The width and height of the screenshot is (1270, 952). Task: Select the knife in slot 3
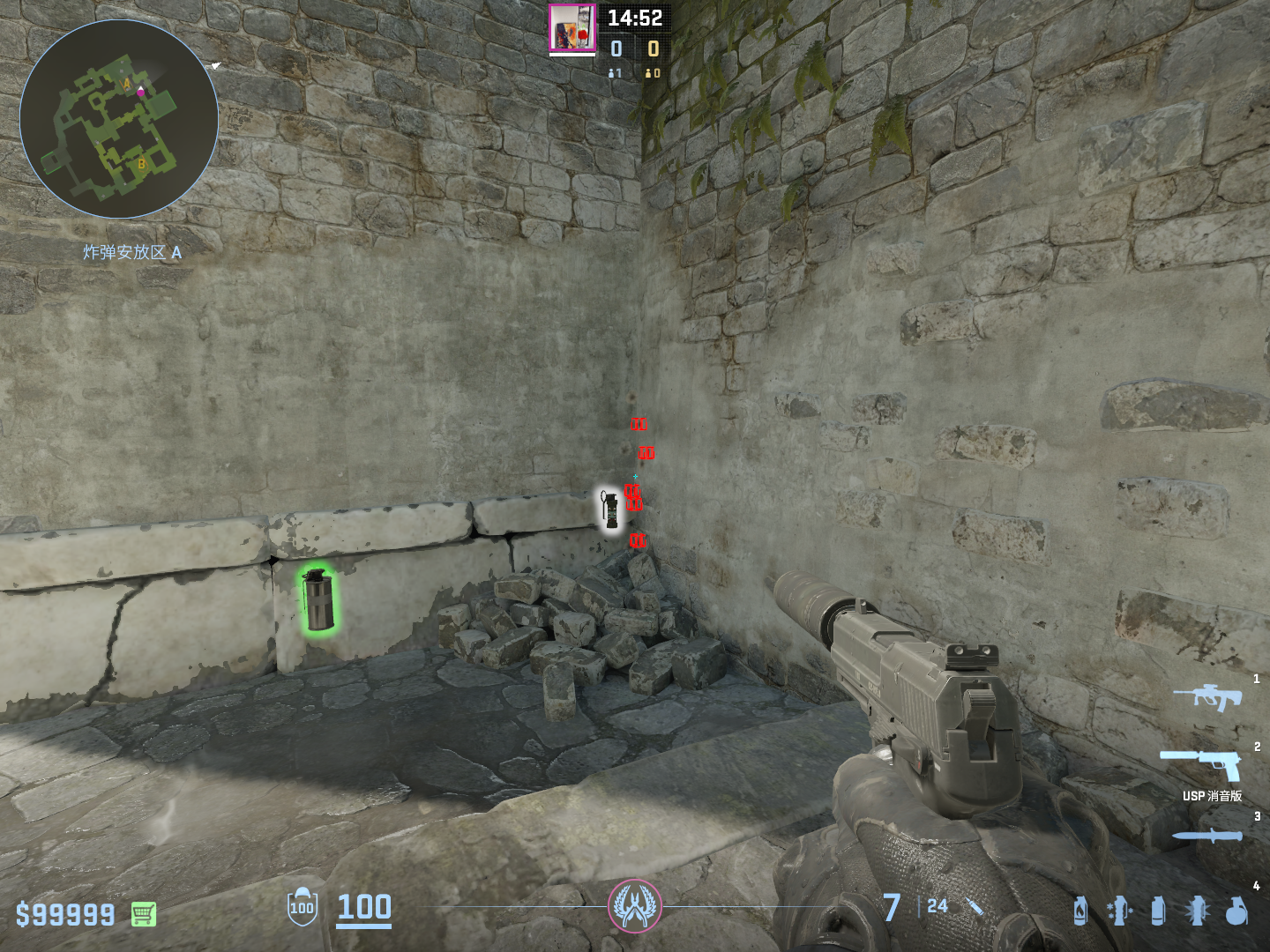coord(1207,836)
